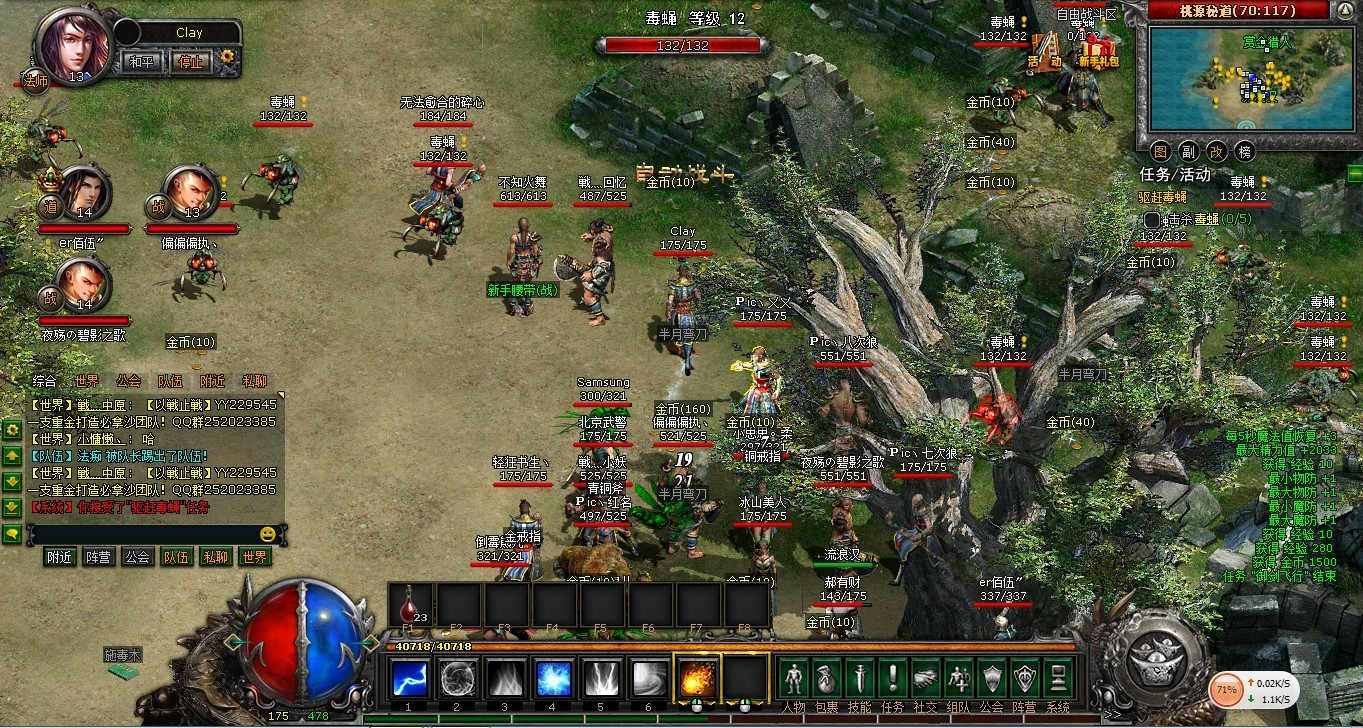Viewport: 1363px width, 728px height.
Task: Open the 公会 guild panel
Action: [x=990, y=679]
